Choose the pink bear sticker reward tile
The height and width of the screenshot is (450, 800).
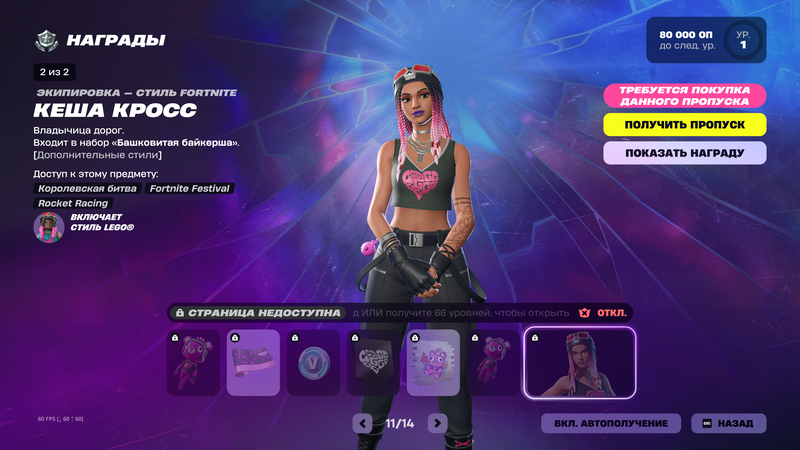click(x=433, y=363)
